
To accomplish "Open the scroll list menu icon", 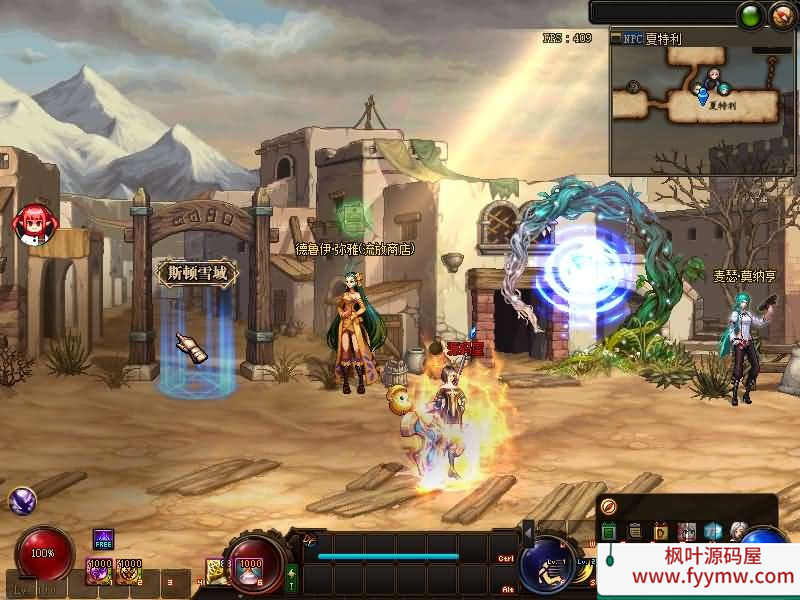I will pyautogui.click(x=635, y=531).
